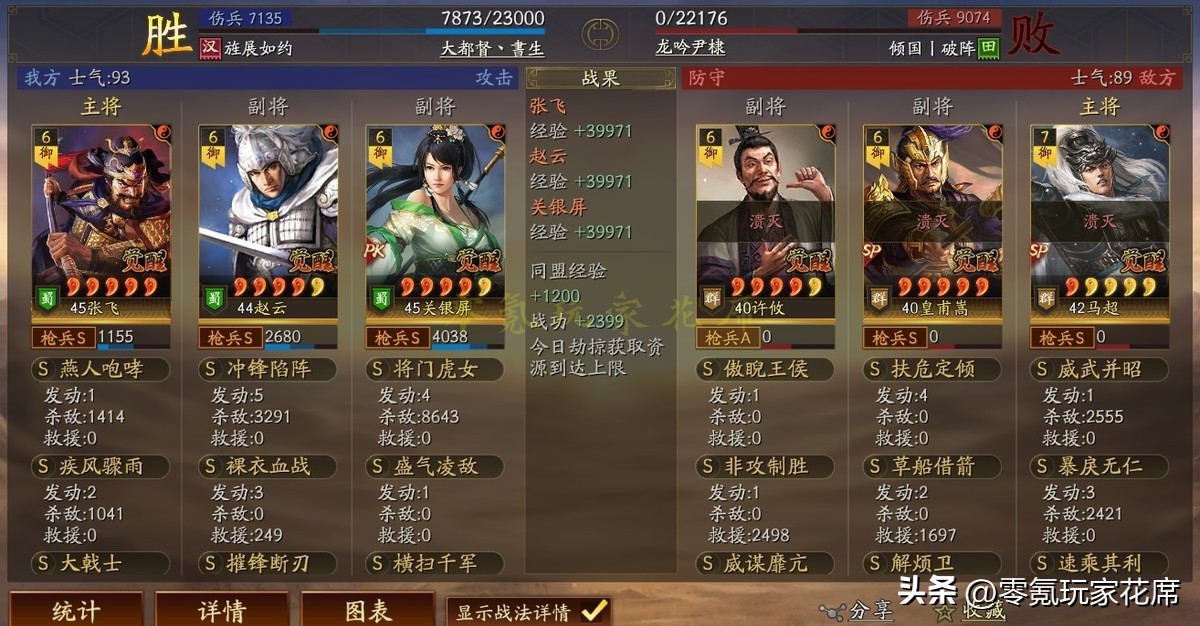Select the 赵云 general portrait
The image size is (1200, 626).
[x=268, y=220]
